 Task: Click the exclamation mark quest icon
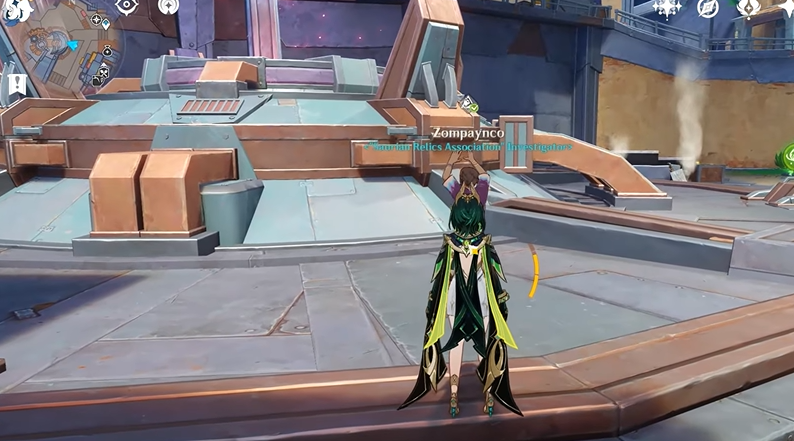pos(14,84)
